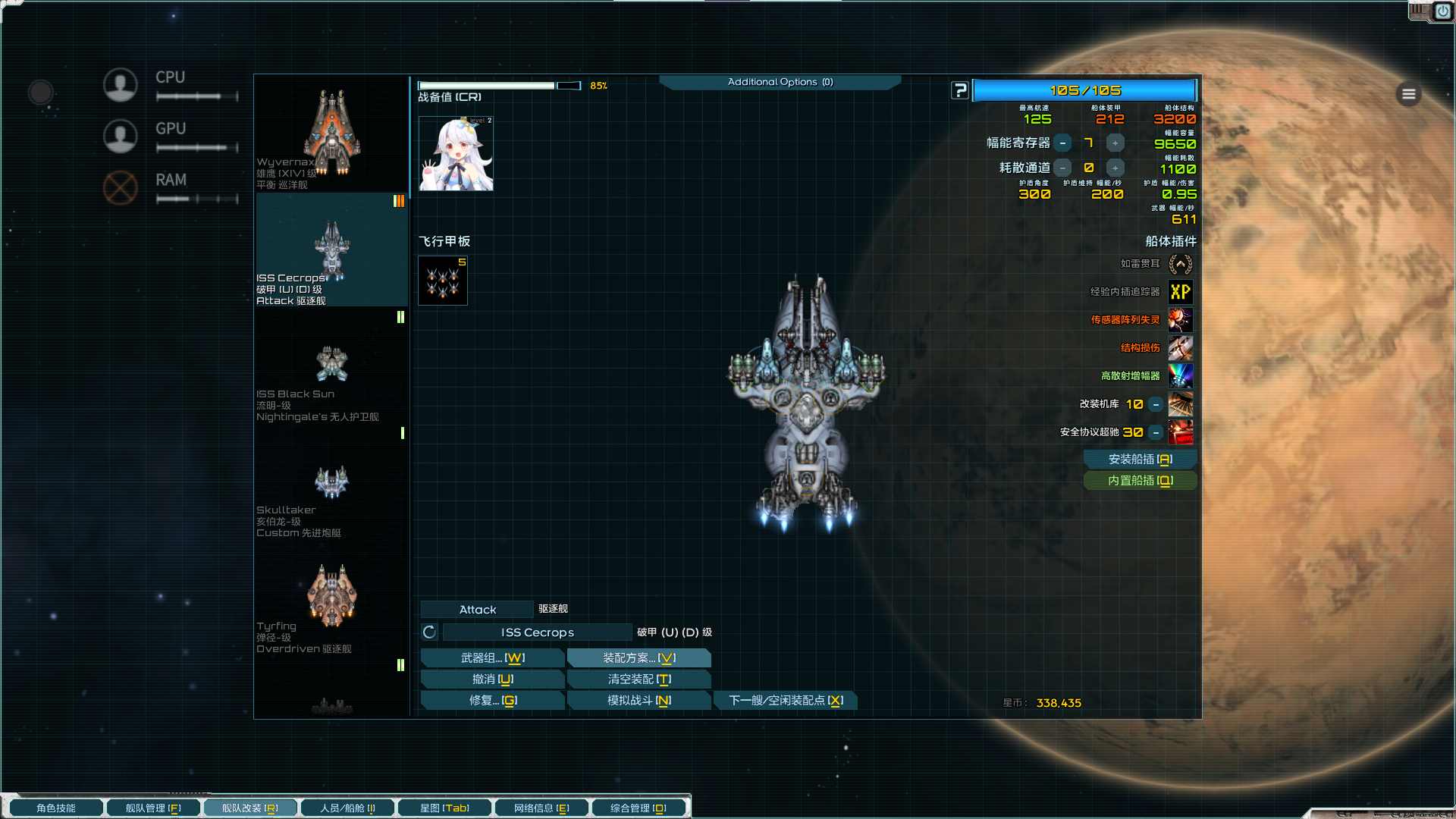This screenshot has width=1456, height=819.
Task: Open the flight deck fighter wing slot
Action: coord(443,281)
